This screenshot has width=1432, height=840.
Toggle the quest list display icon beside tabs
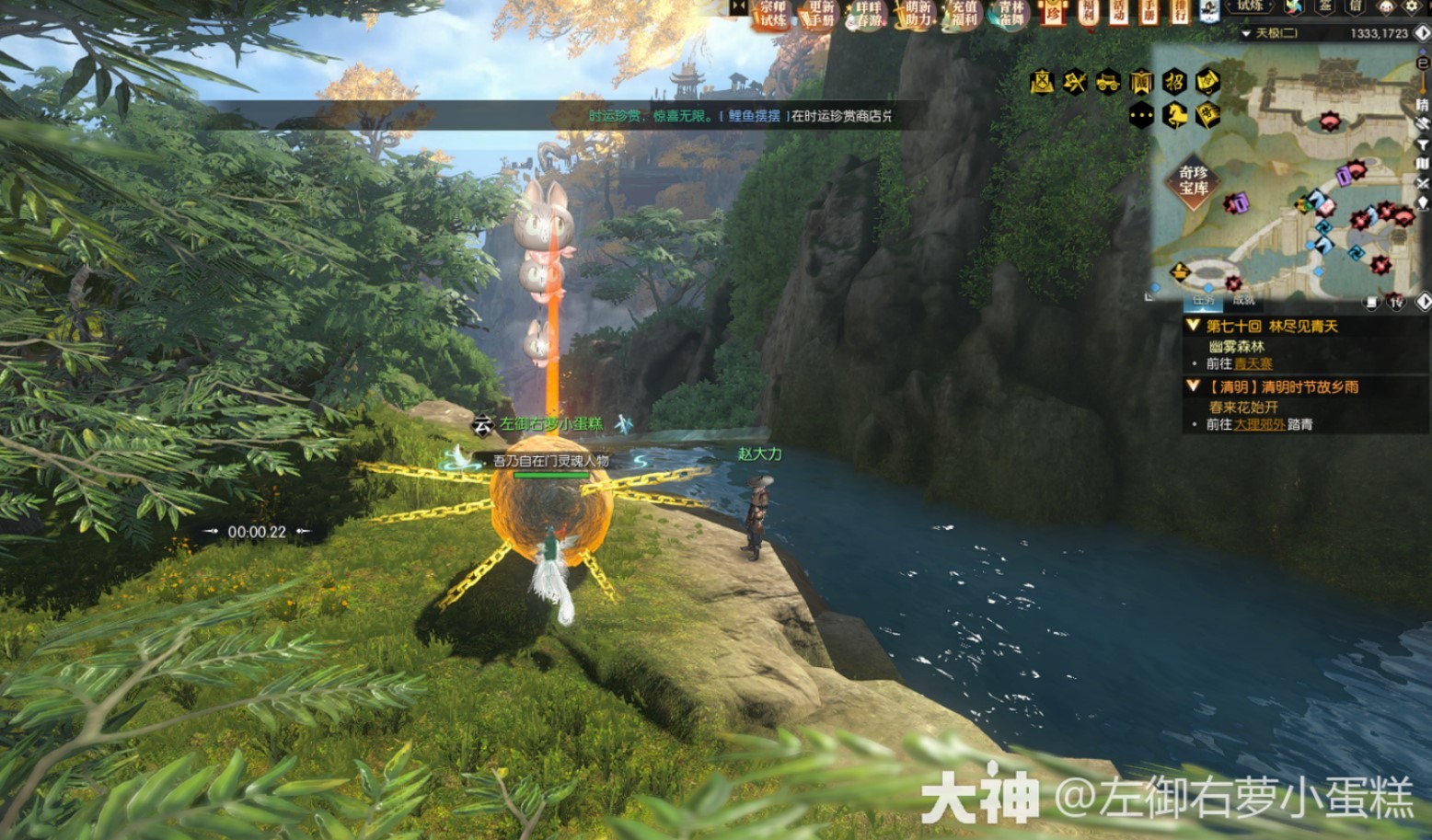(1372, 302)
